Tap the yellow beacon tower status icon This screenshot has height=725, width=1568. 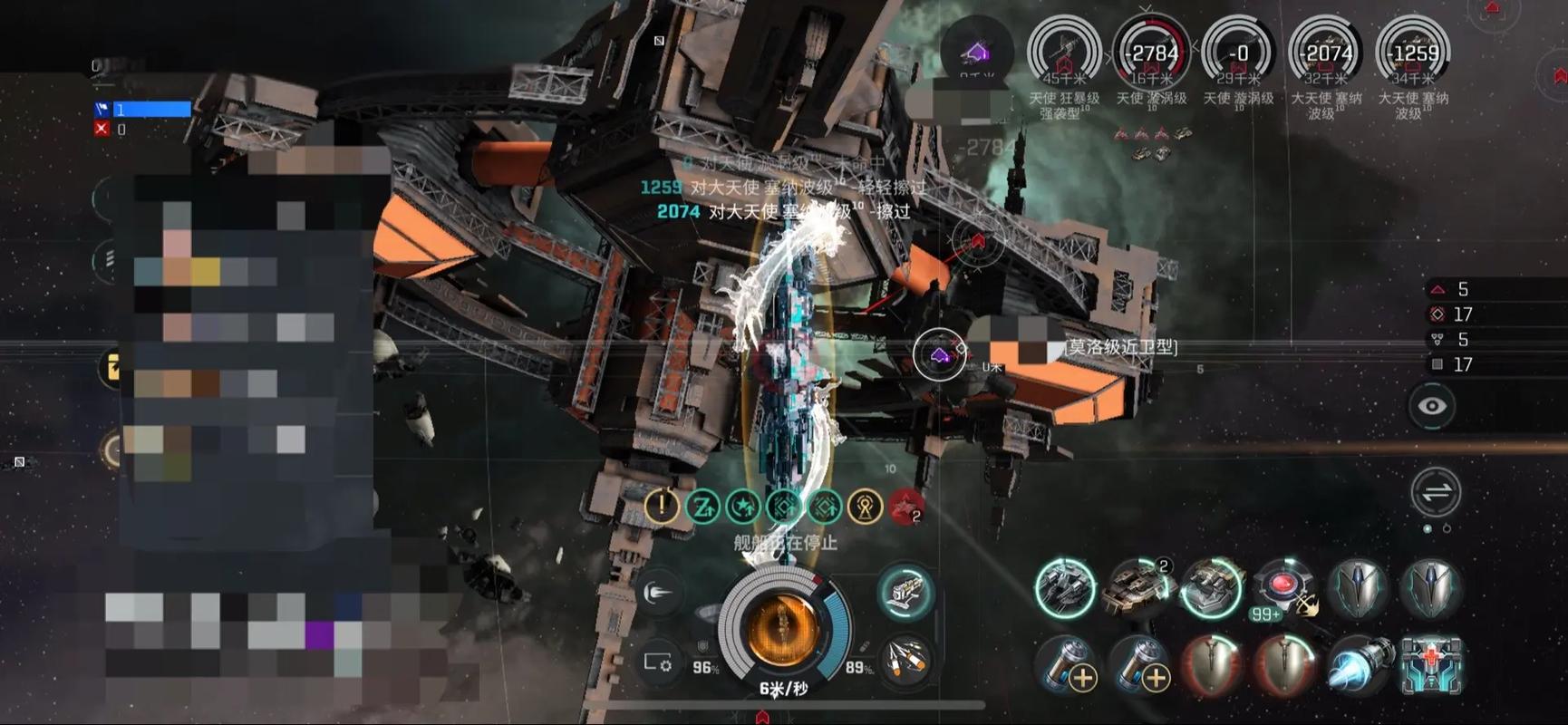click(865, 507)
